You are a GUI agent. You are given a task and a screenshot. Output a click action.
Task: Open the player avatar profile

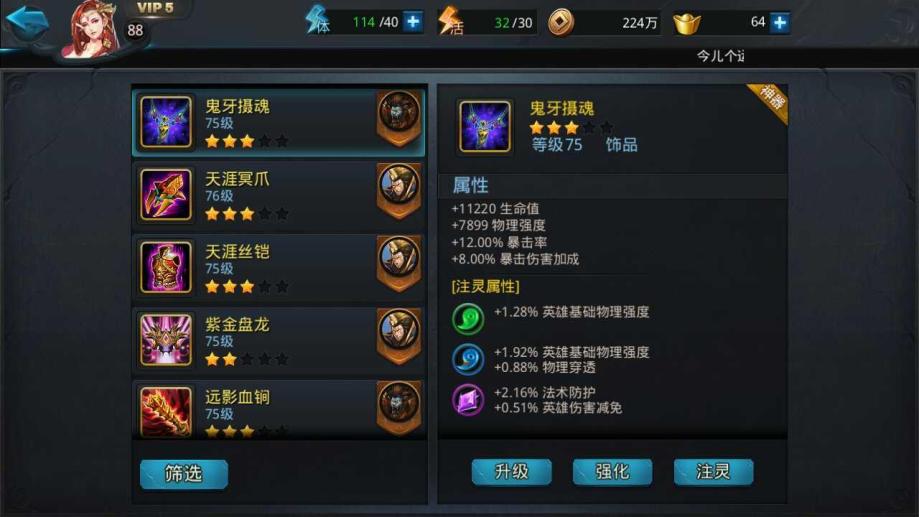[93, 28]
